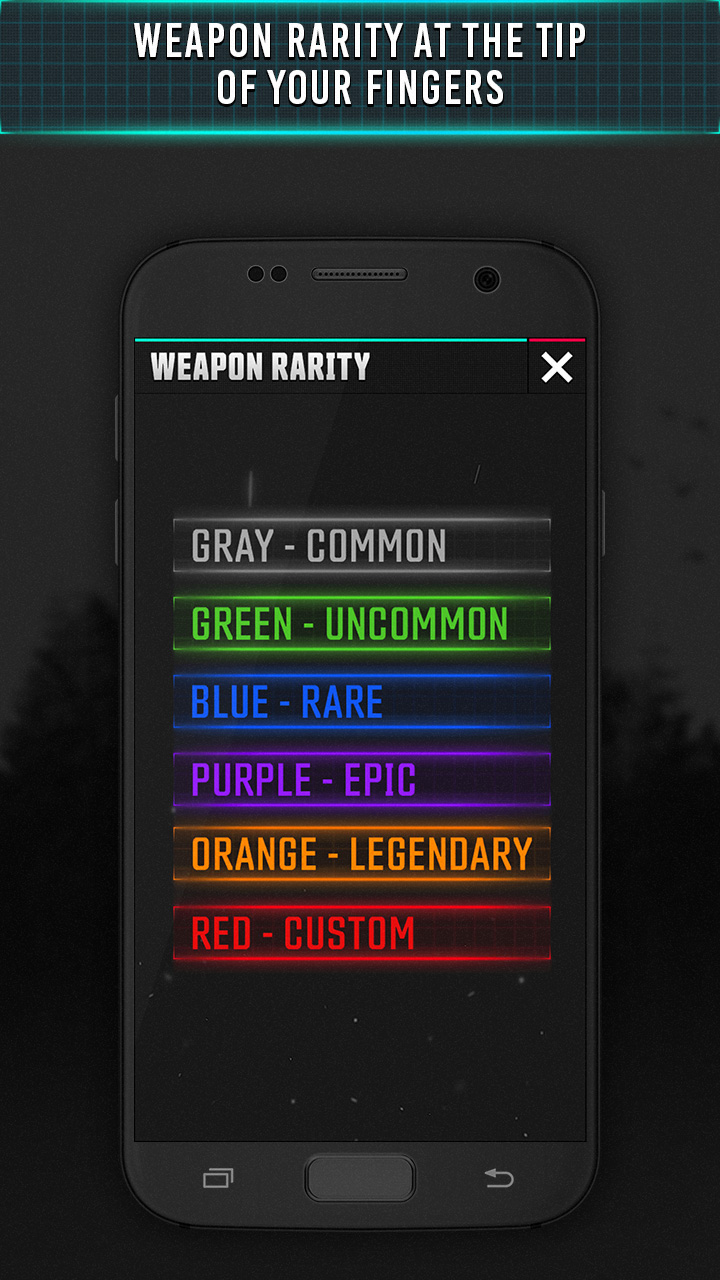Close the Weapon Rarity panel
The height and width of the screenshot is (1280, 720).
(x=557, y=368)
